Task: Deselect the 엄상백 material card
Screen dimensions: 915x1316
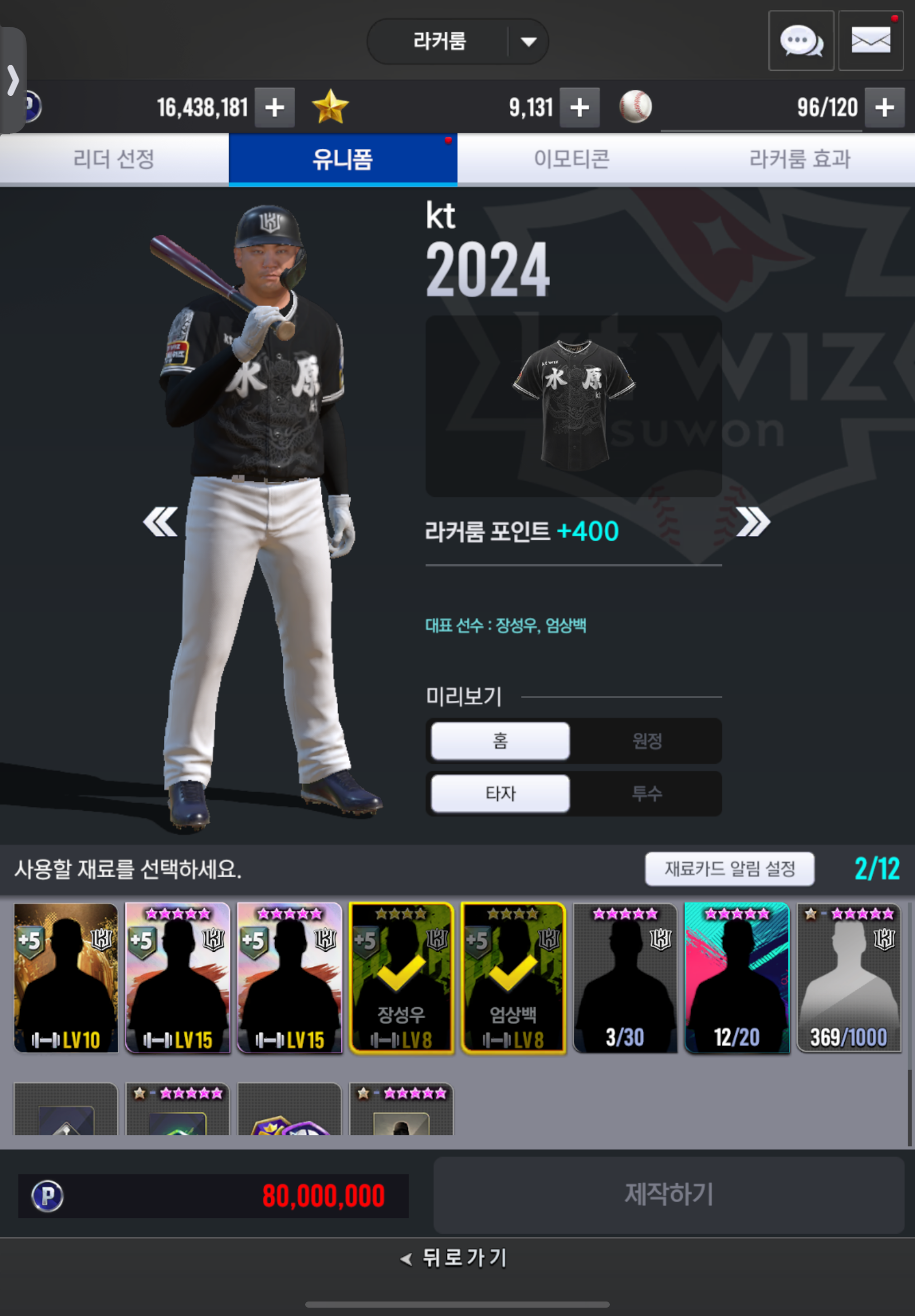Action: pyautogui.click(x=513, y=978)
